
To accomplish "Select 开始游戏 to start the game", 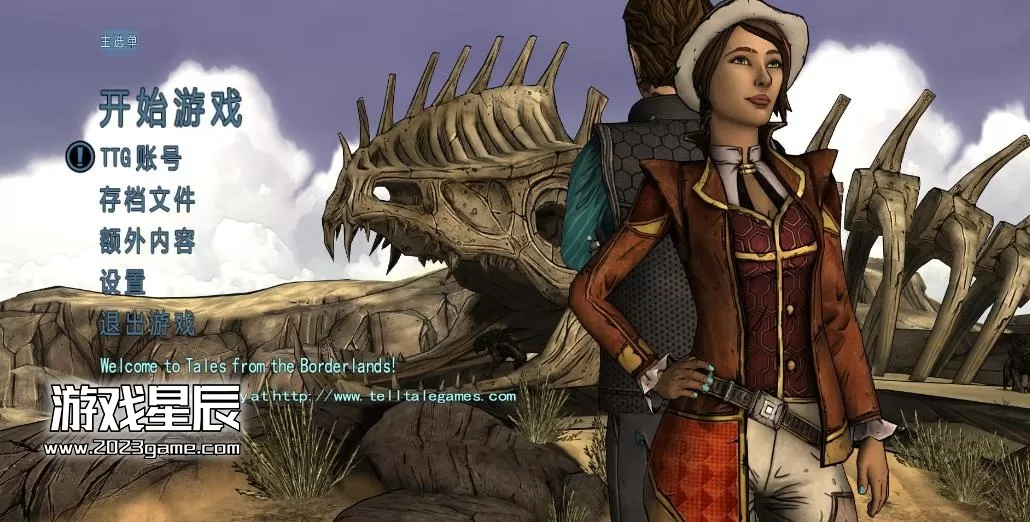I will pyautogui.click(x=170, y=109).
